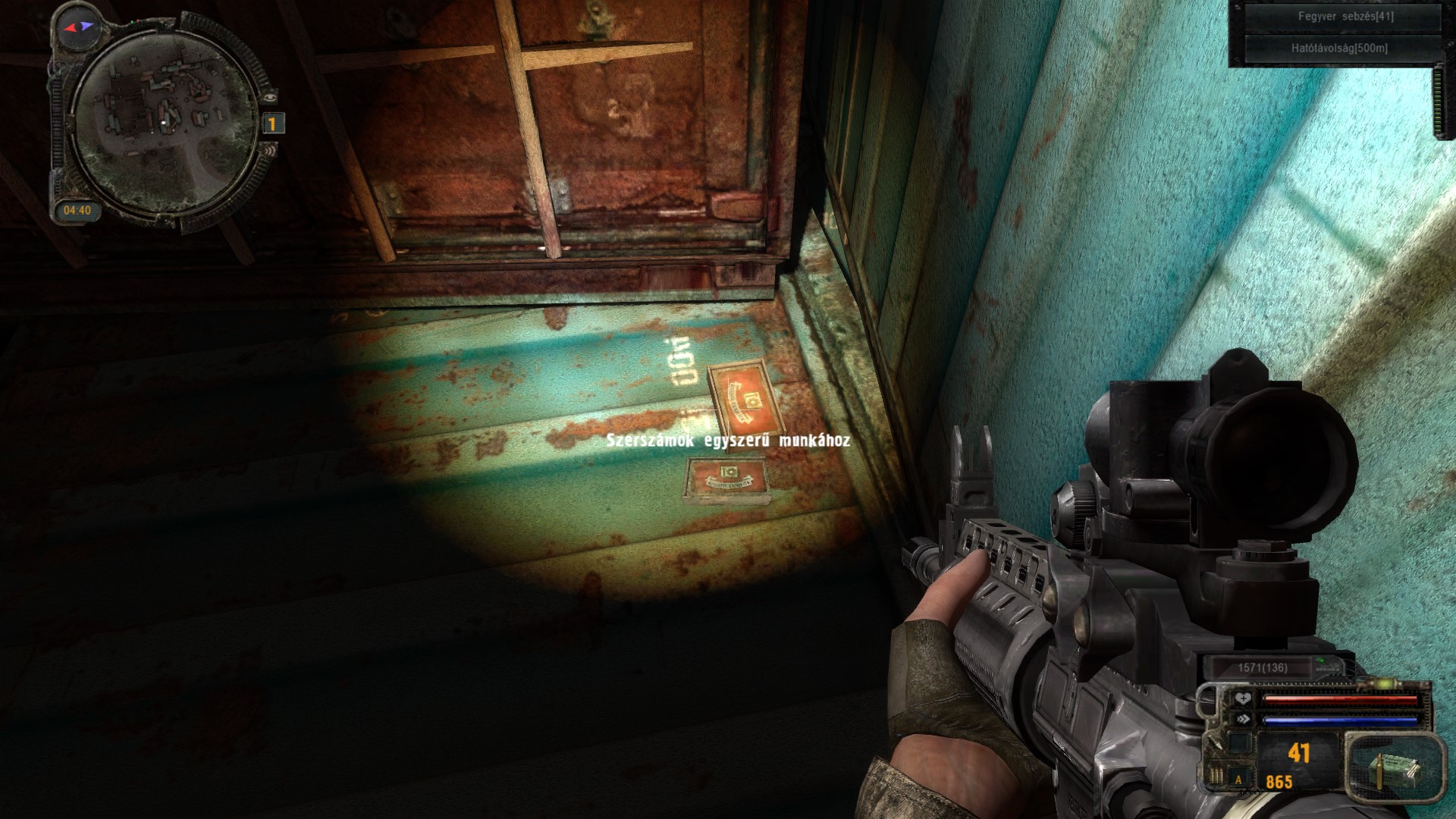Click the stamina chevrons icon

point(1242,719)
